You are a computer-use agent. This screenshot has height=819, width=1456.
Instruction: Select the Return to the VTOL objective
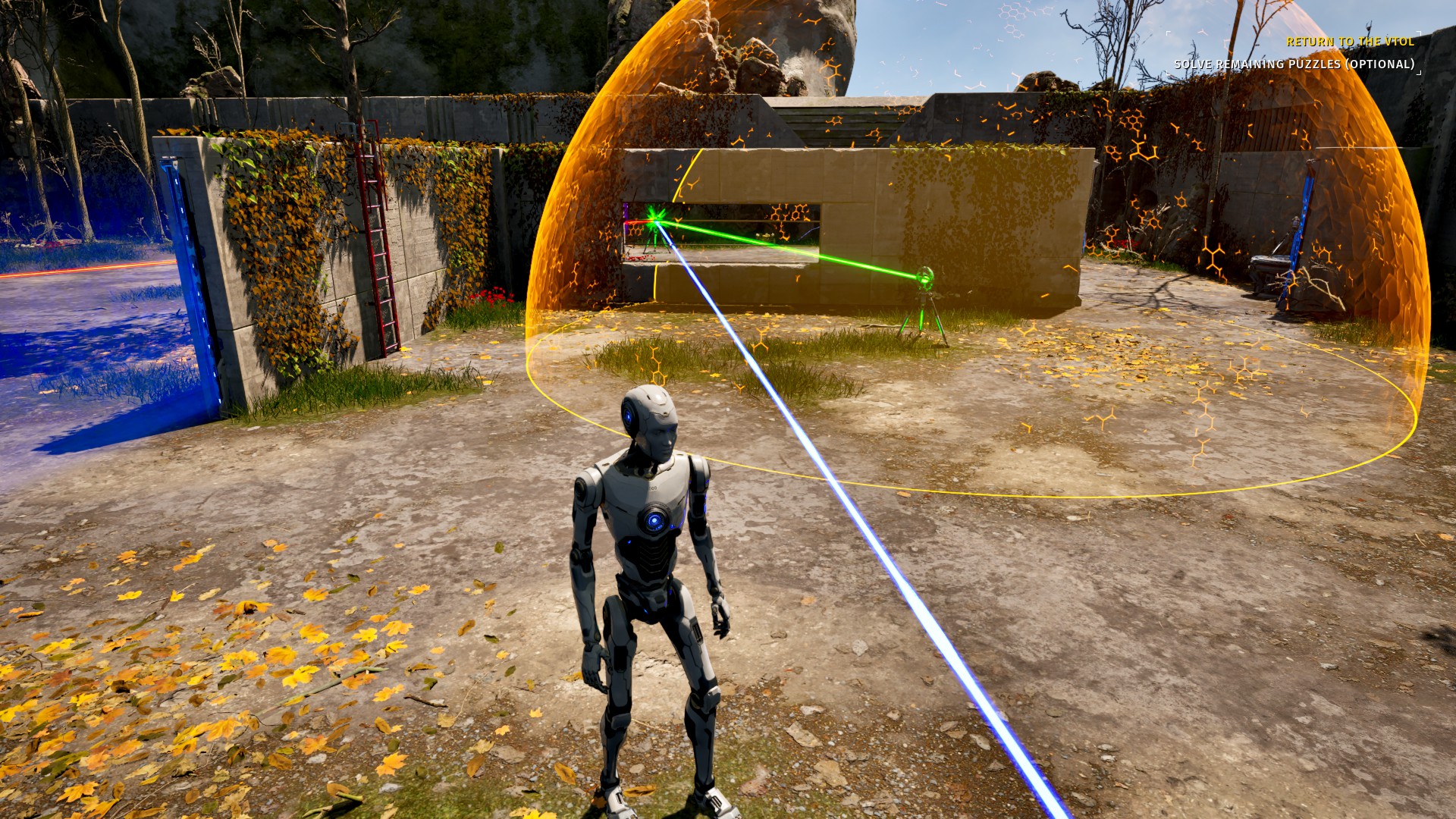[x=1350, y=42]
